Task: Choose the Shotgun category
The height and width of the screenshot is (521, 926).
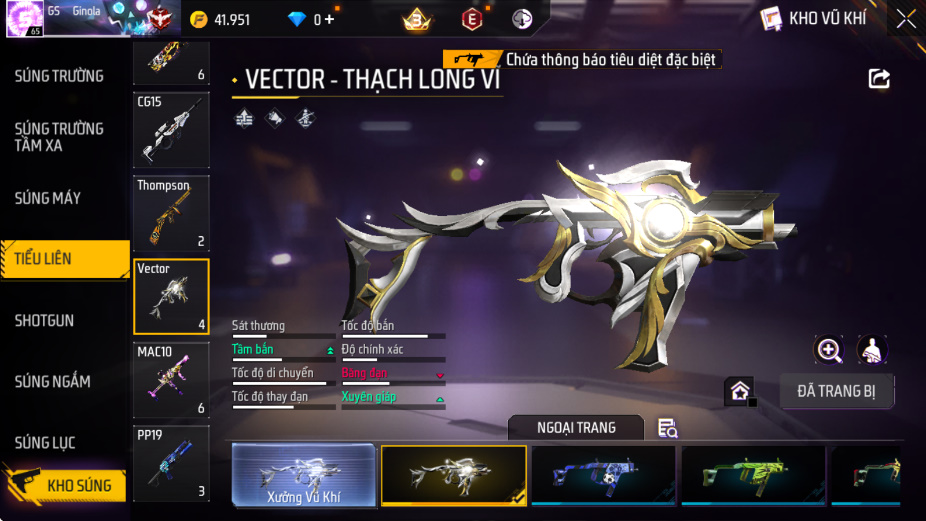Action: tap(44, 321)
